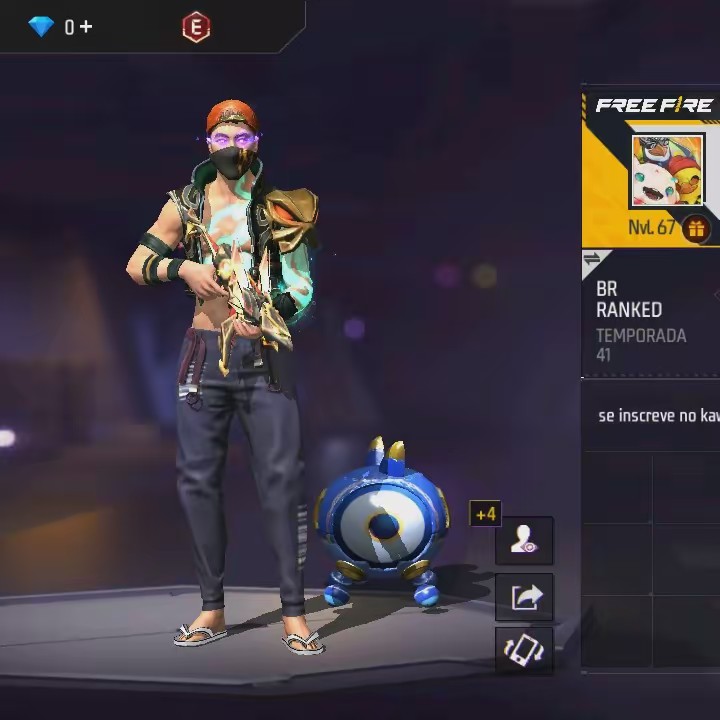
Task: Click the gift box icon beside level 67
Action: [696, 229]
